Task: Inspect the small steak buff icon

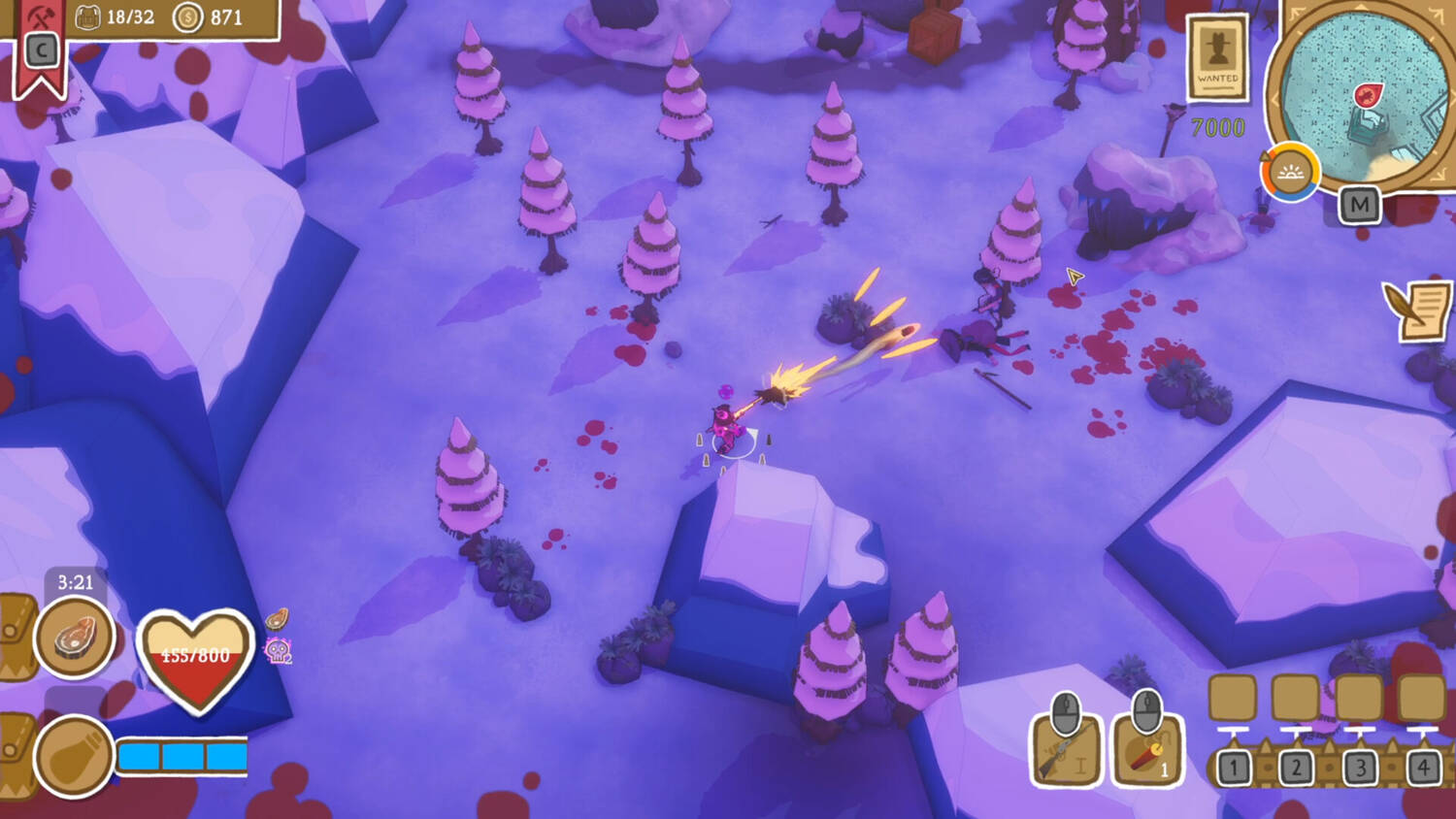Action: click(277, 618)
